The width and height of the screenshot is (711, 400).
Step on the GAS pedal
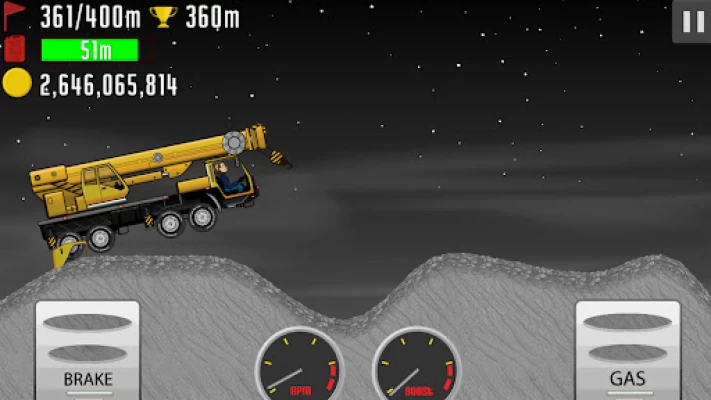(x=627, y=349)
